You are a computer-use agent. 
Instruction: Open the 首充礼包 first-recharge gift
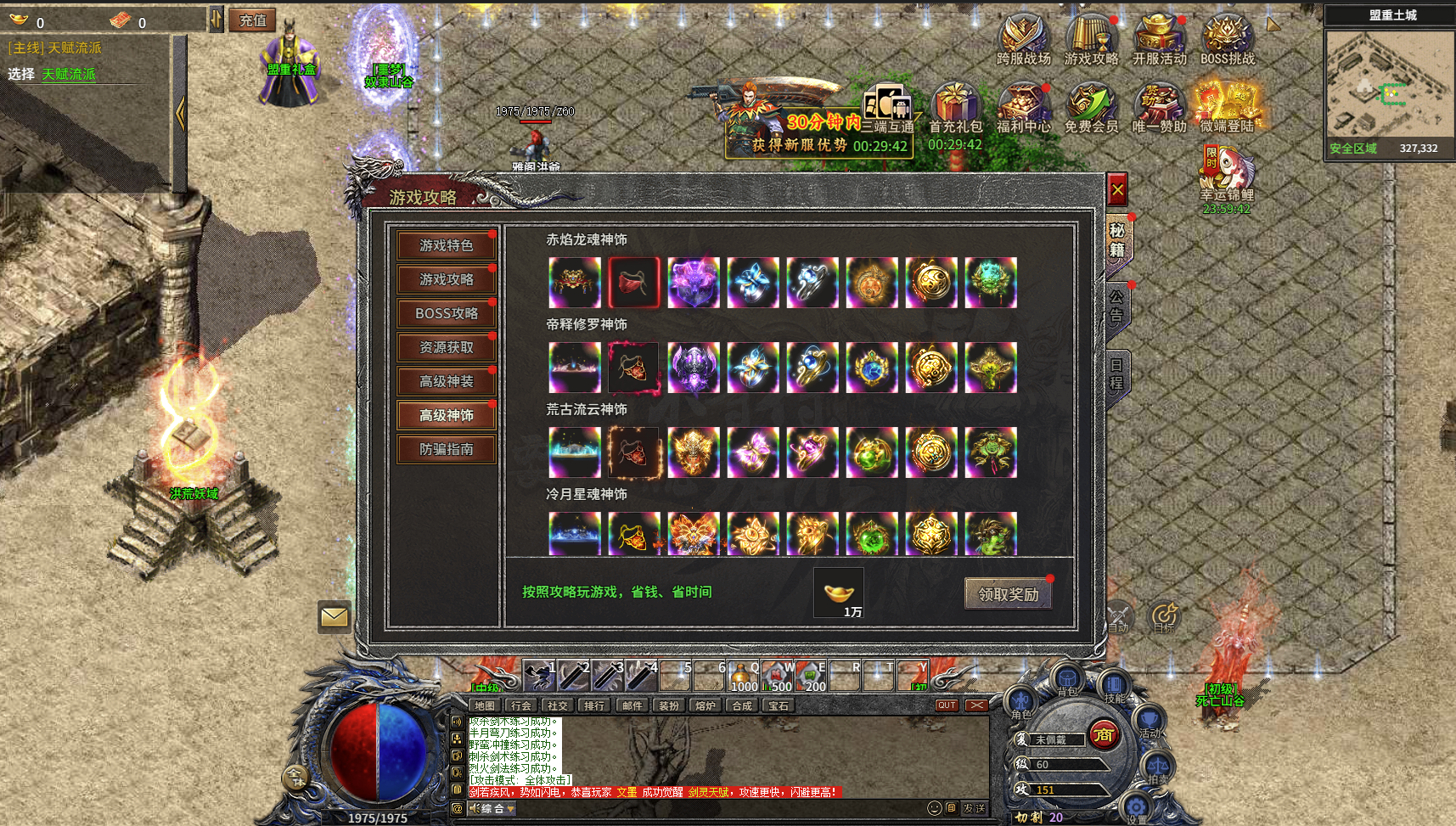pos(955,109)
